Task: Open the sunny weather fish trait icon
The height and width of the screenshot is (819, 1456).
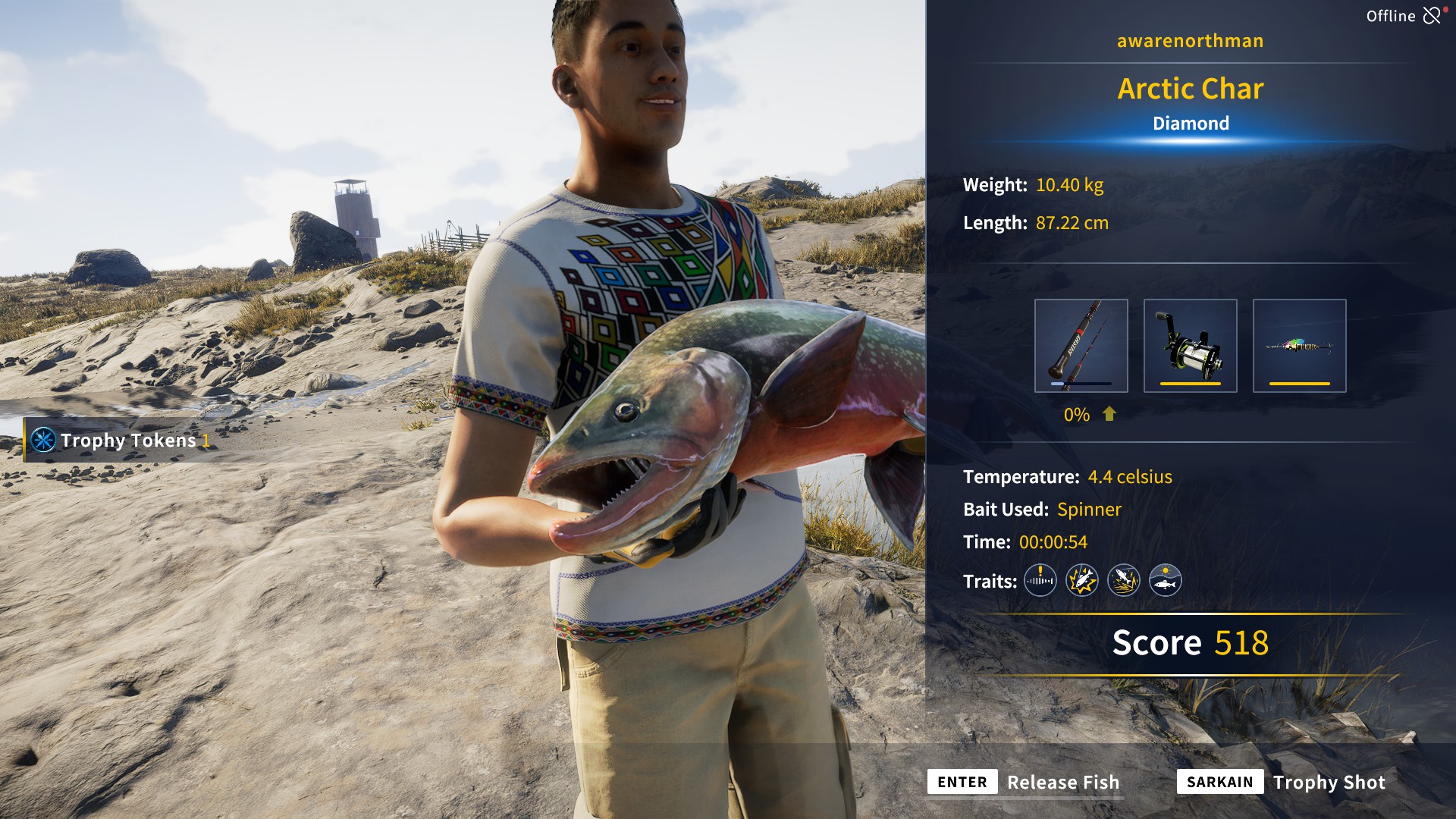Action: click(1166, 581)
